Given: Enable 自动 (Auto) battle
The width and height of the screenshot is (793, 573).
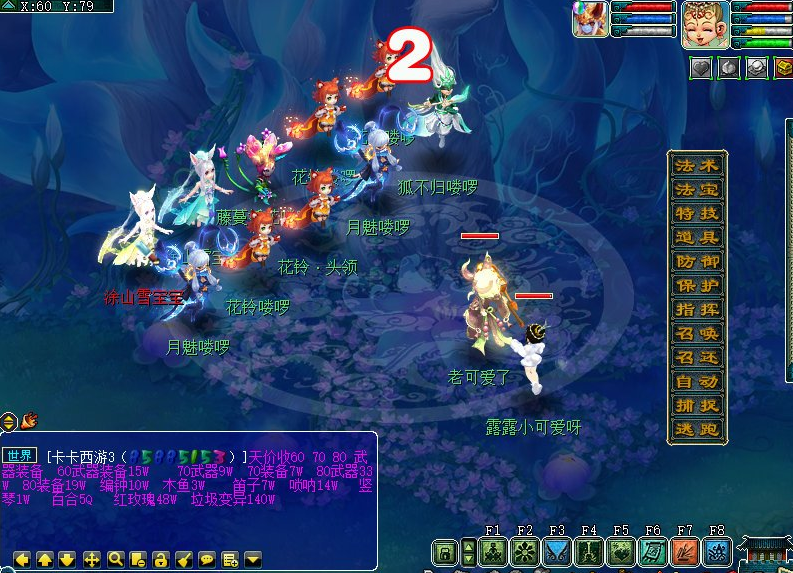Looking at the screenshot, I should tap(697, 381).
